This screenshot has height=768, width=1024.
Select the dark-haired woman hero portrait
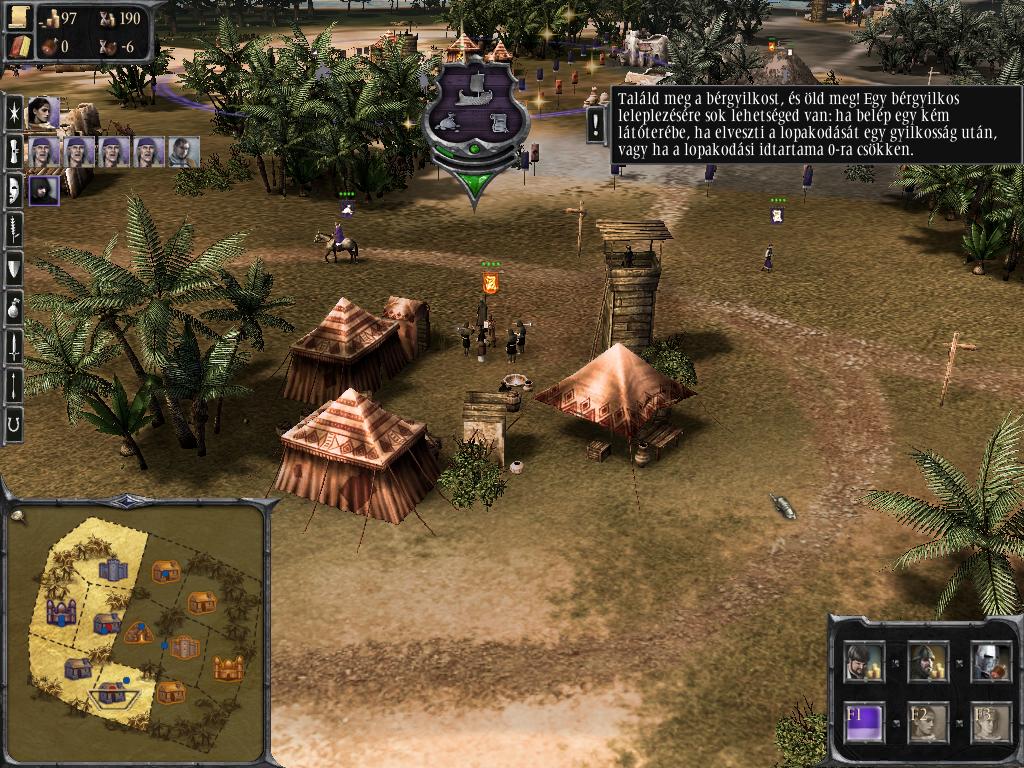pyautogui.click(x=43, y=113)
